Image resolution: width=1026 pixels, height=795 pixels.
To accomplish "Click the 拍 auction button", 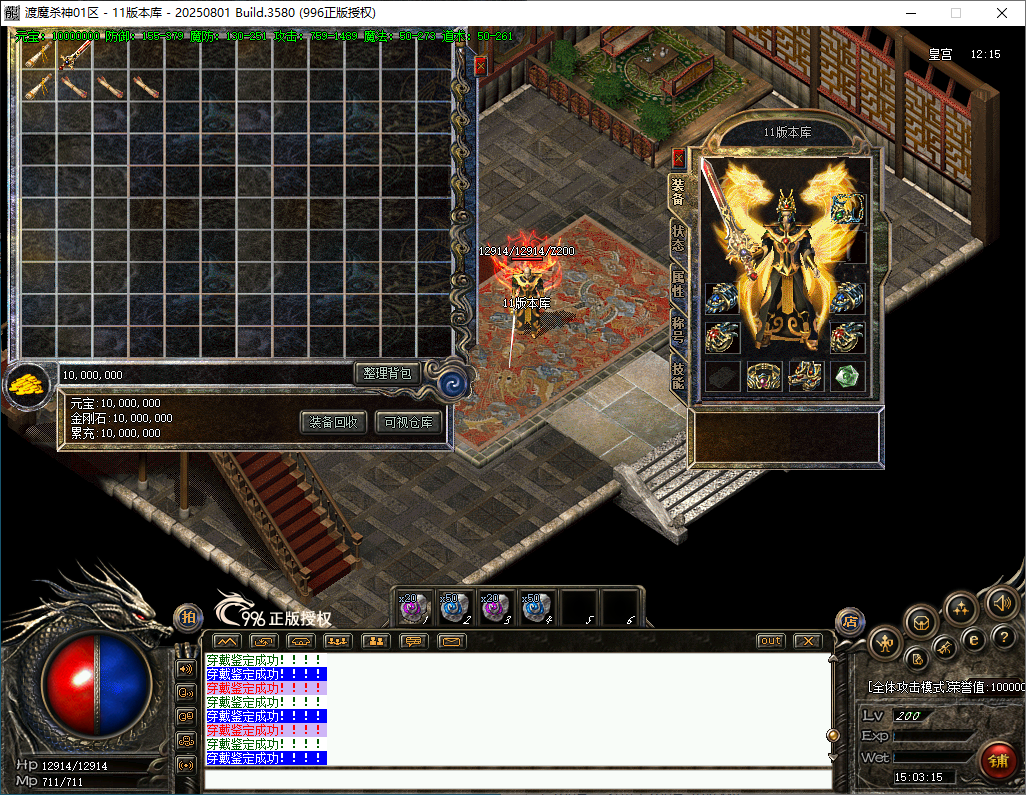I will (x=187, y=618).
